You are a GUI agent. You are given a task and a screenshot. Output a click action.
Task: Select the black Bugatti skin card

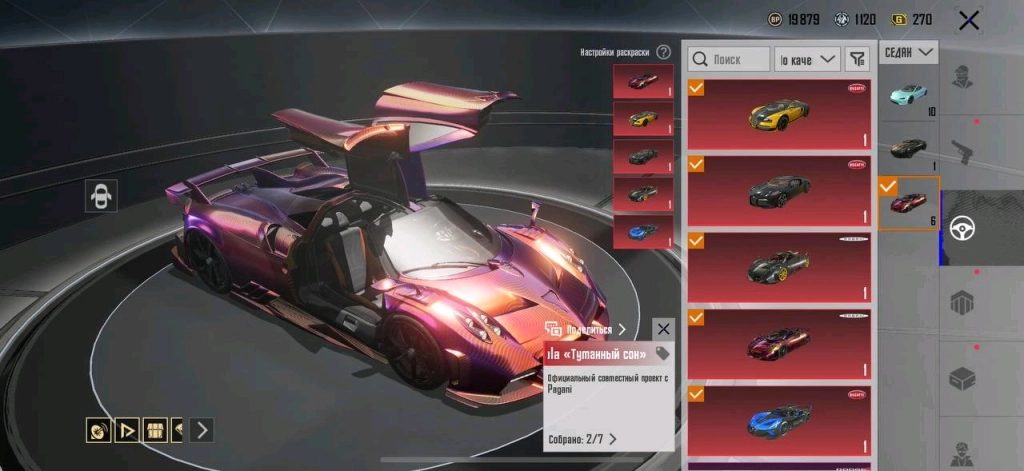click(779, 190)
